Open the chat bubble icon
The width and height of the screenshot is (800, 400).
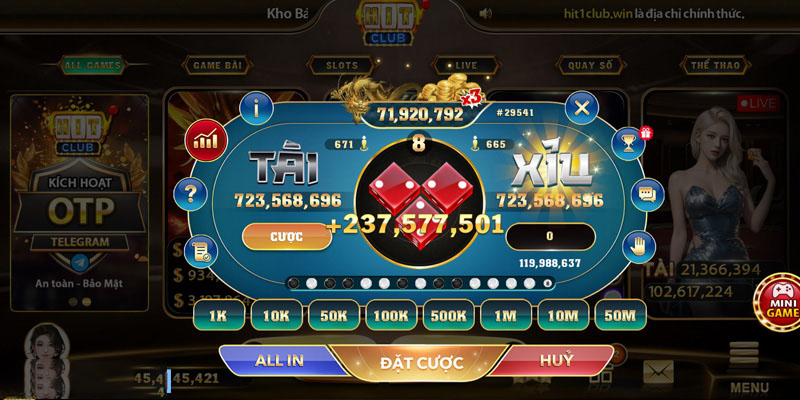(x=647, y=193)
